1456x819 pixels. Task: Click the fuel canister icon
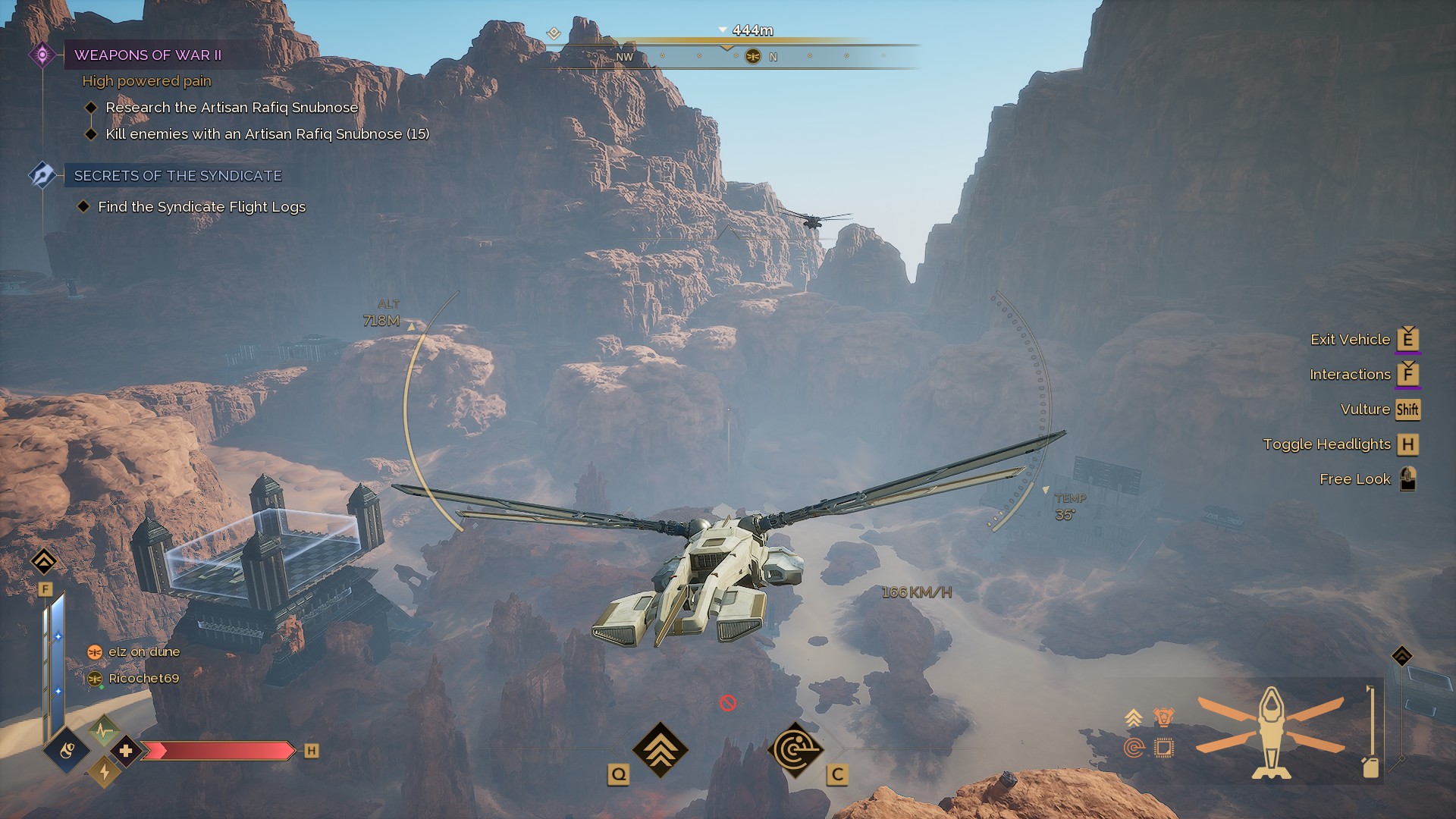1370,767
